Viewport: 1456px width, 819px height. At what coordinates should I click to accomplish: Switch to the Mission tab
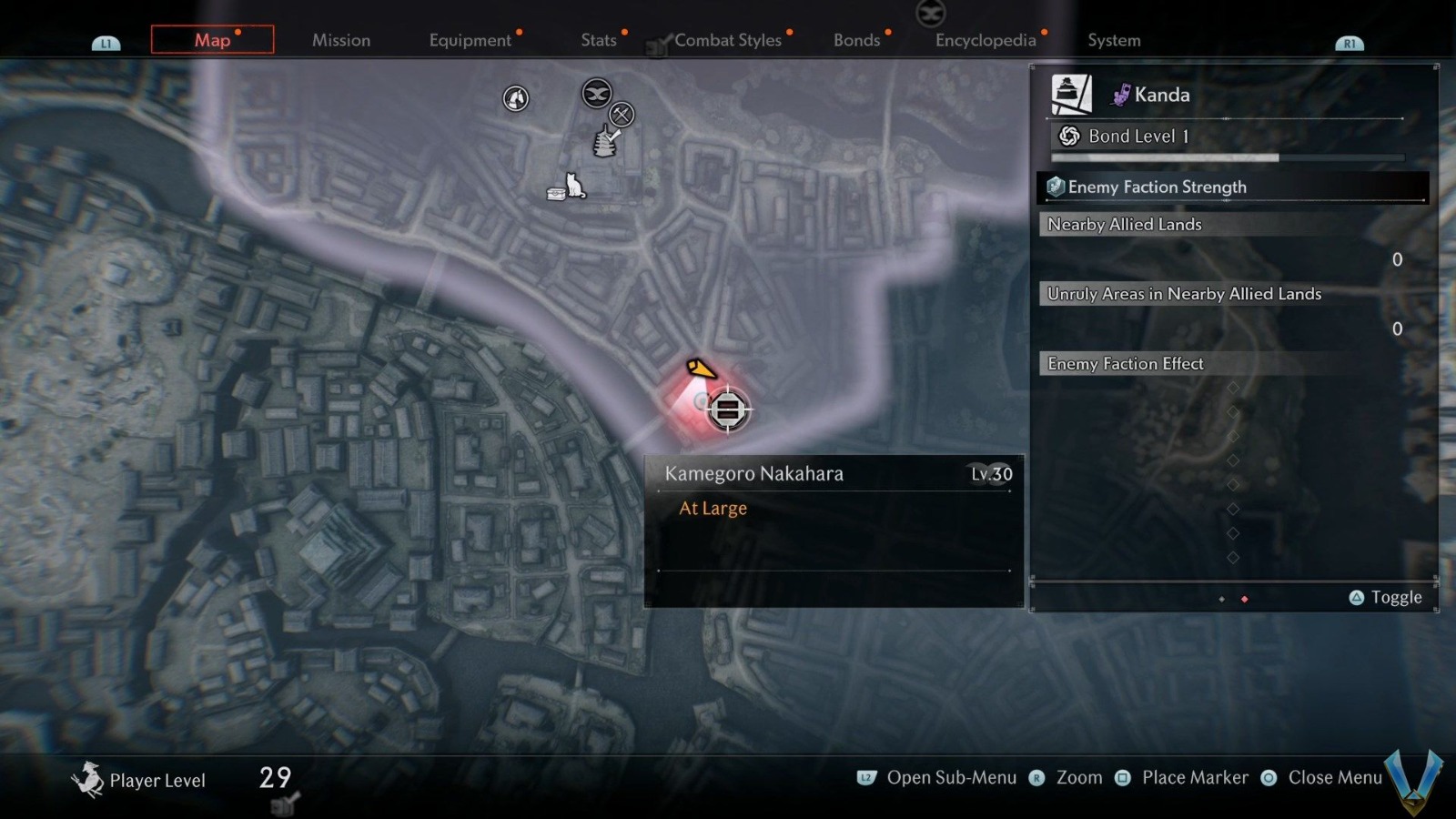(341, 40)
